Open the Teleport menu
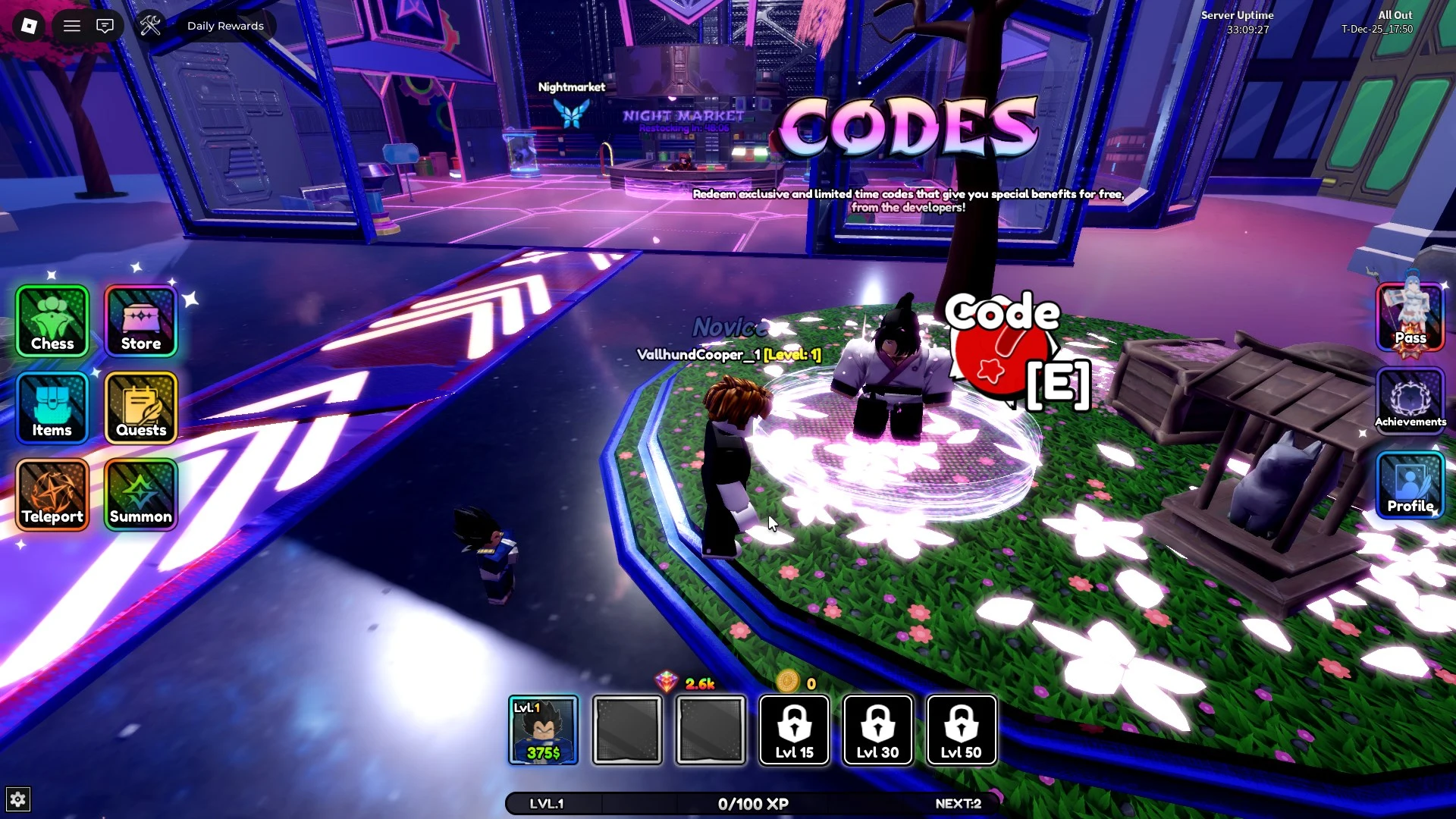Image resolution: width=1456 pixels, height=819 pixels. 50,494
